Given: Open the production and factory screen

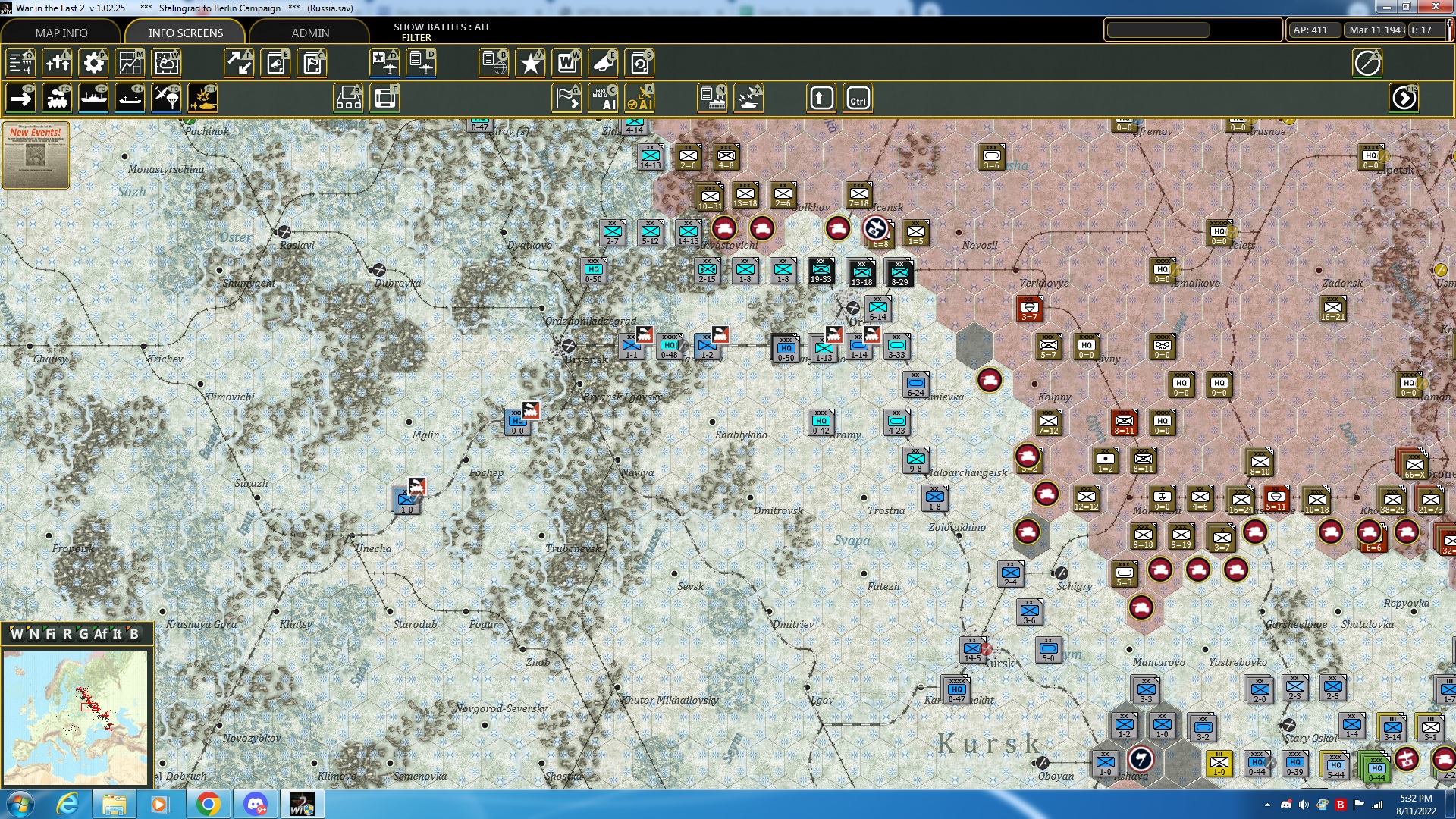Looking at the screenshot, I should pos(713,98).
